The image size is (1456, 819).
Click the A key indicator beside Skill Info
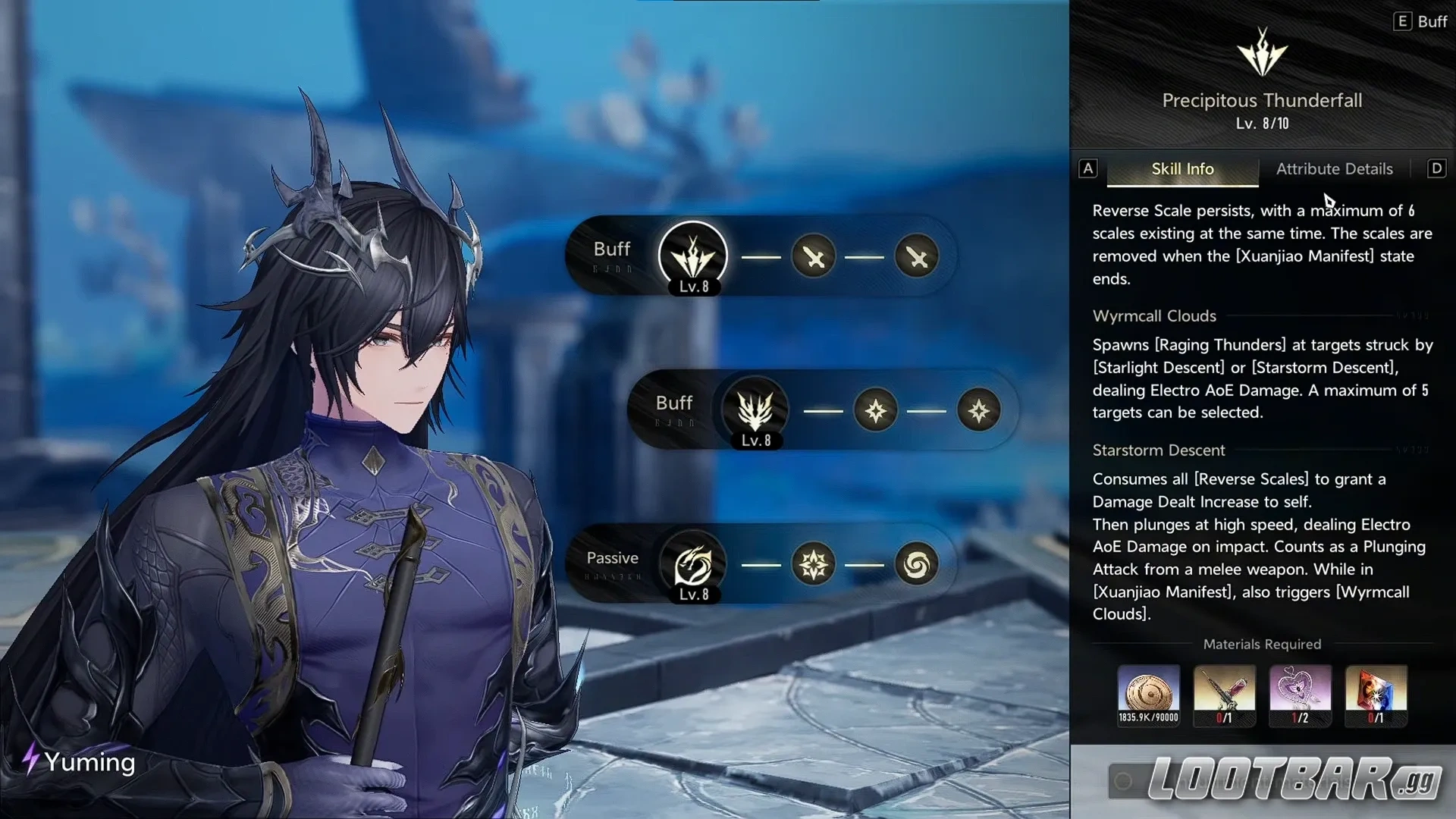[x=1088, y=168]
